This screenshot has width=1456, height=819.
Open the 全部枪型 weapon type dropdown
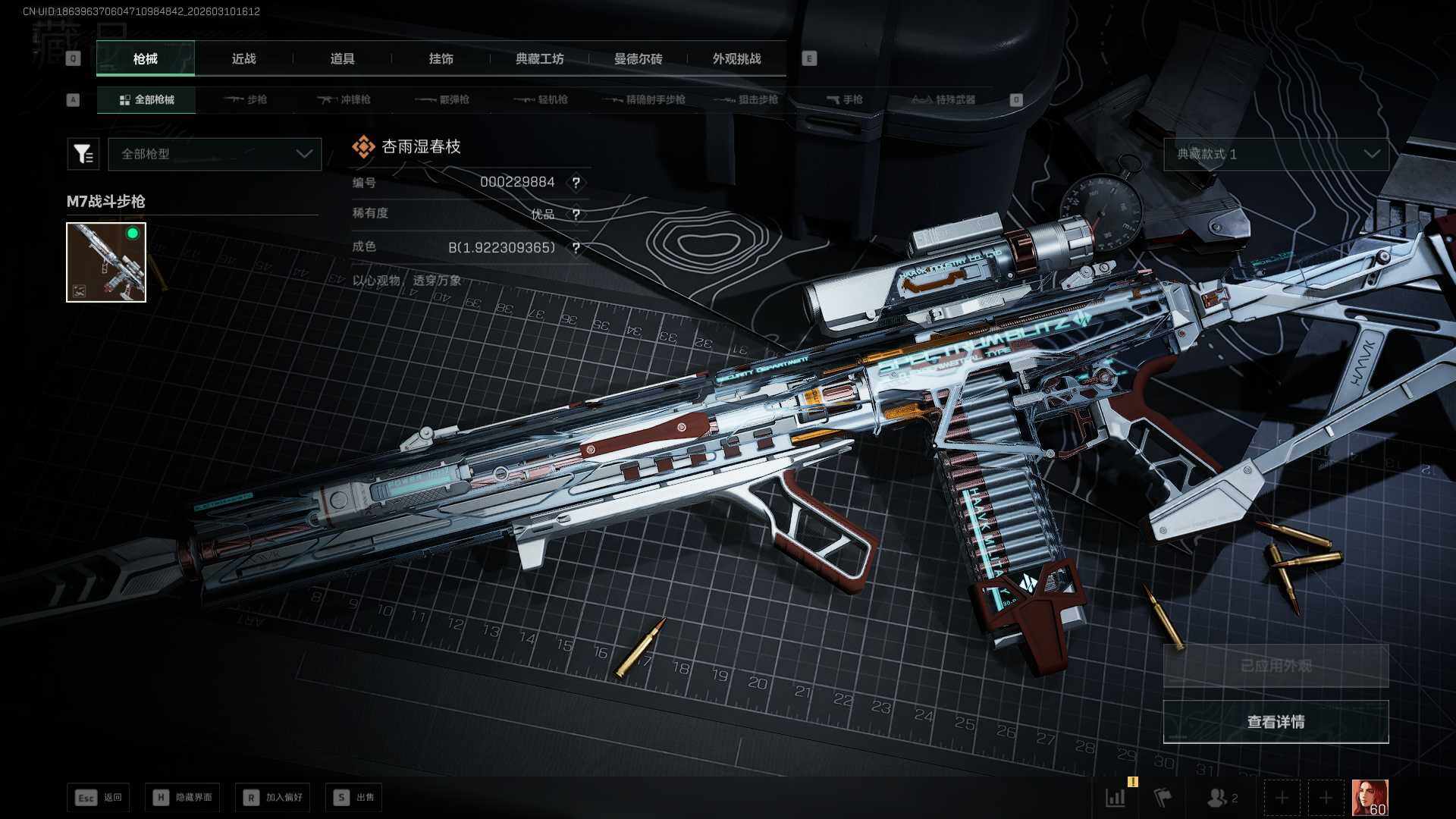tap(215, 154)
